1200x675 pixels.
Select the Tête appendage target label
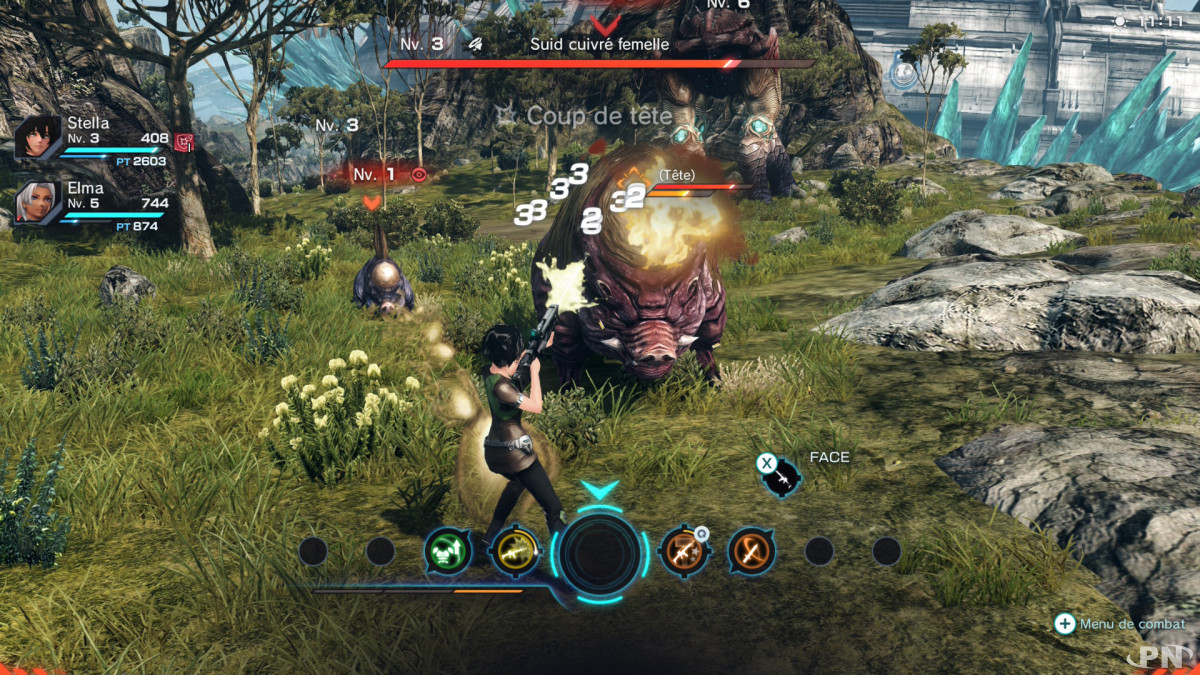pos(676,175)
